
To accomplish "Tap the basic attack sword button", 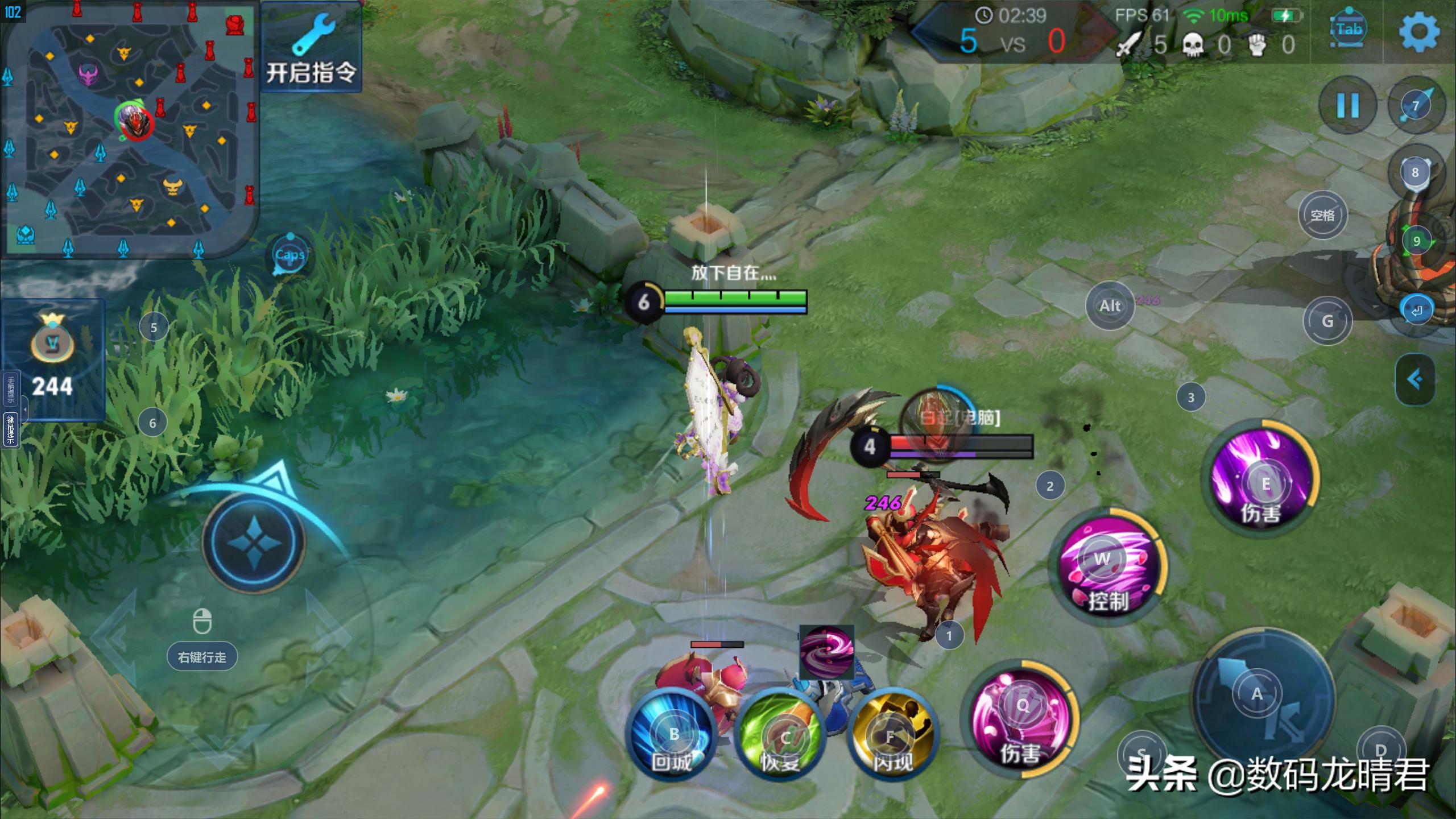I will (1263, 700).
